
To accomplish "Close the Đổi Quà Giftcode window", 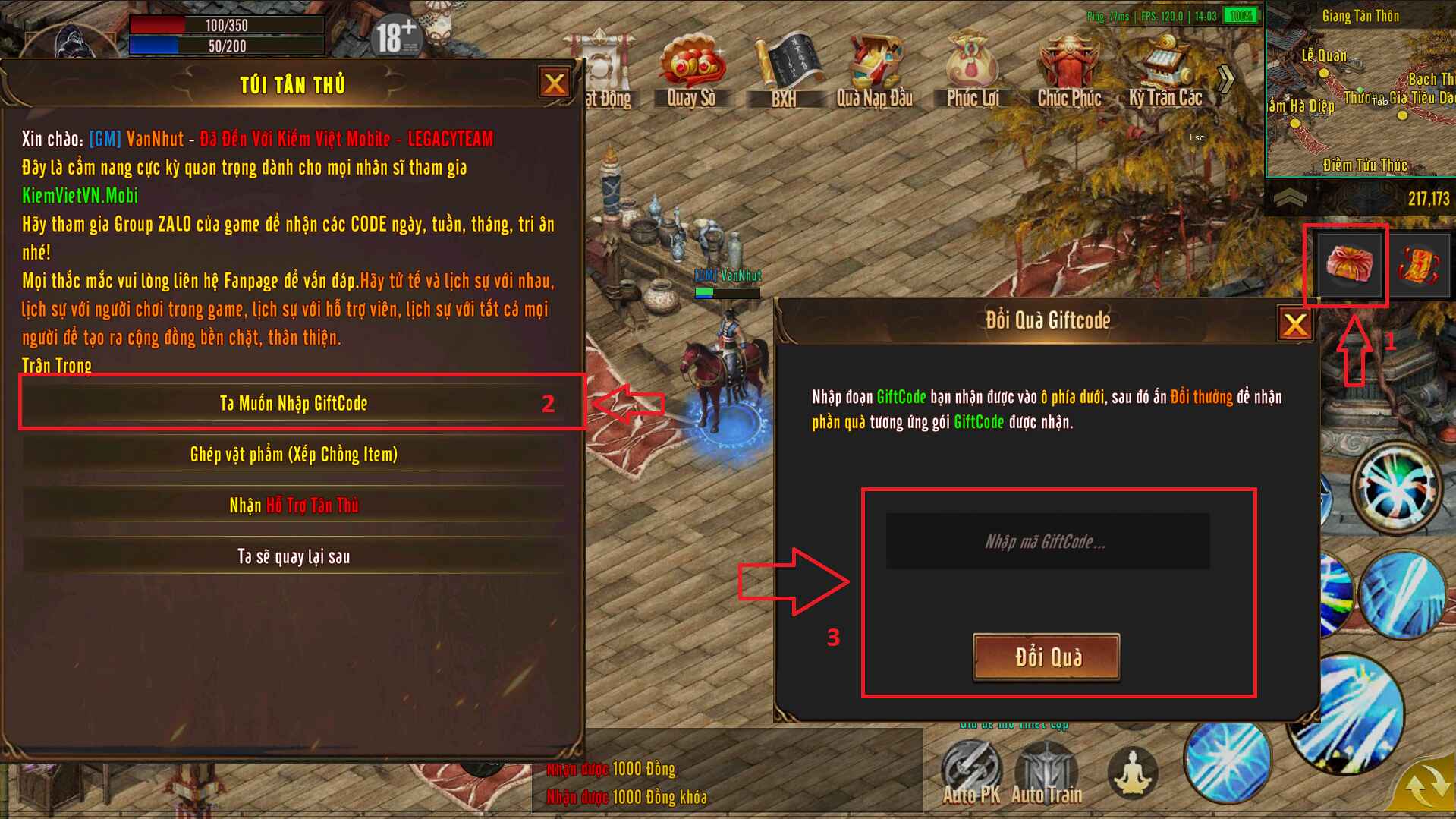I will [x=1294, y=325].
